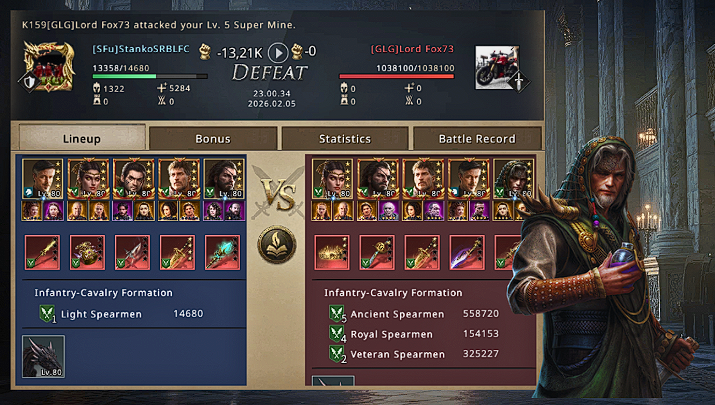Show the Statistics tab
The image size is (715, 405).
click(345, 138)
